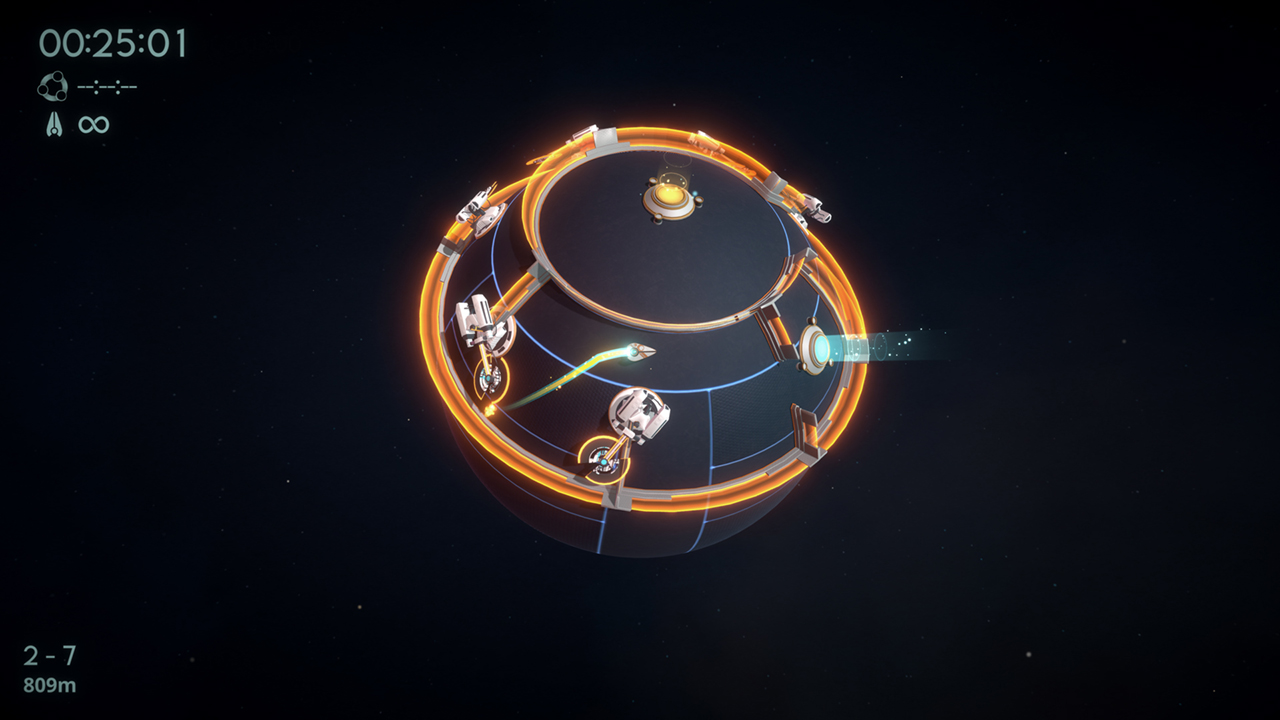Image resolution: width=1280 pixels, height=720 pixels.
Task: Expand the dashed --:--:-- countdown readout
Action: pos(108,85)
